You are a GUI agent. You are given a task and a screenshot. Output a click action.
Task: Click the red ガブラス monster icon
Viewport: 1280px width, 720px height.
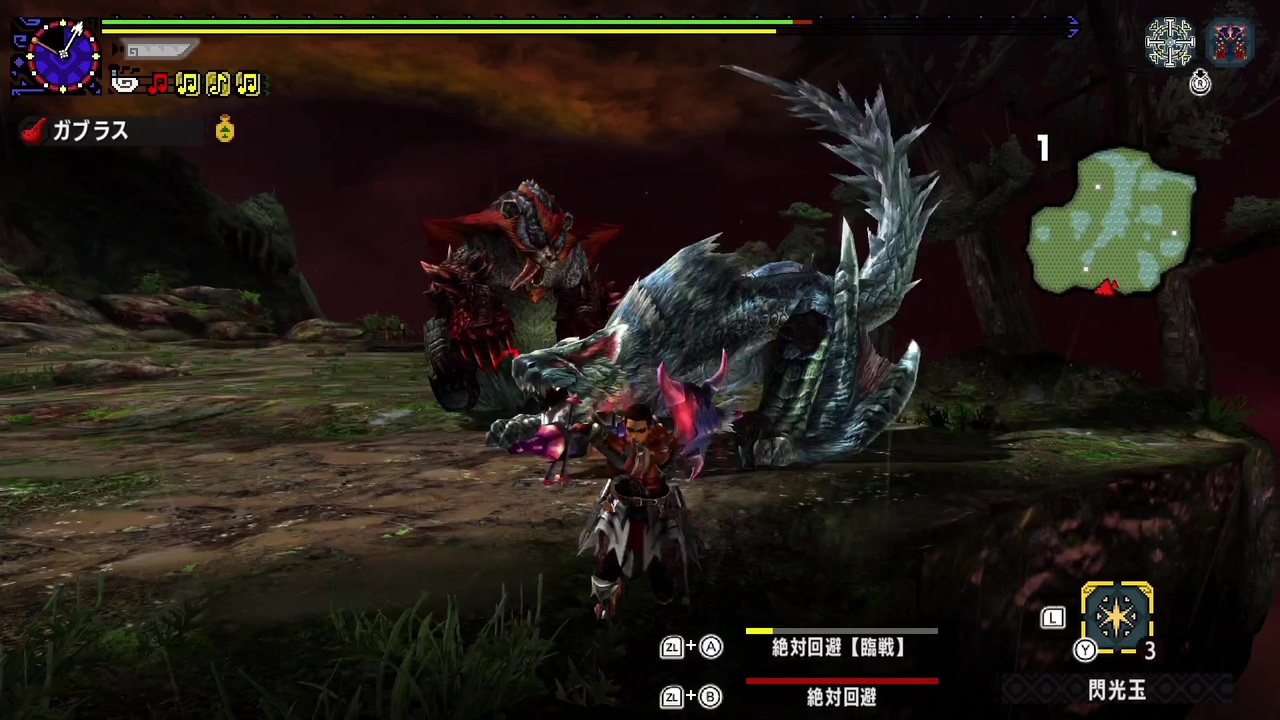click(33, 130)
